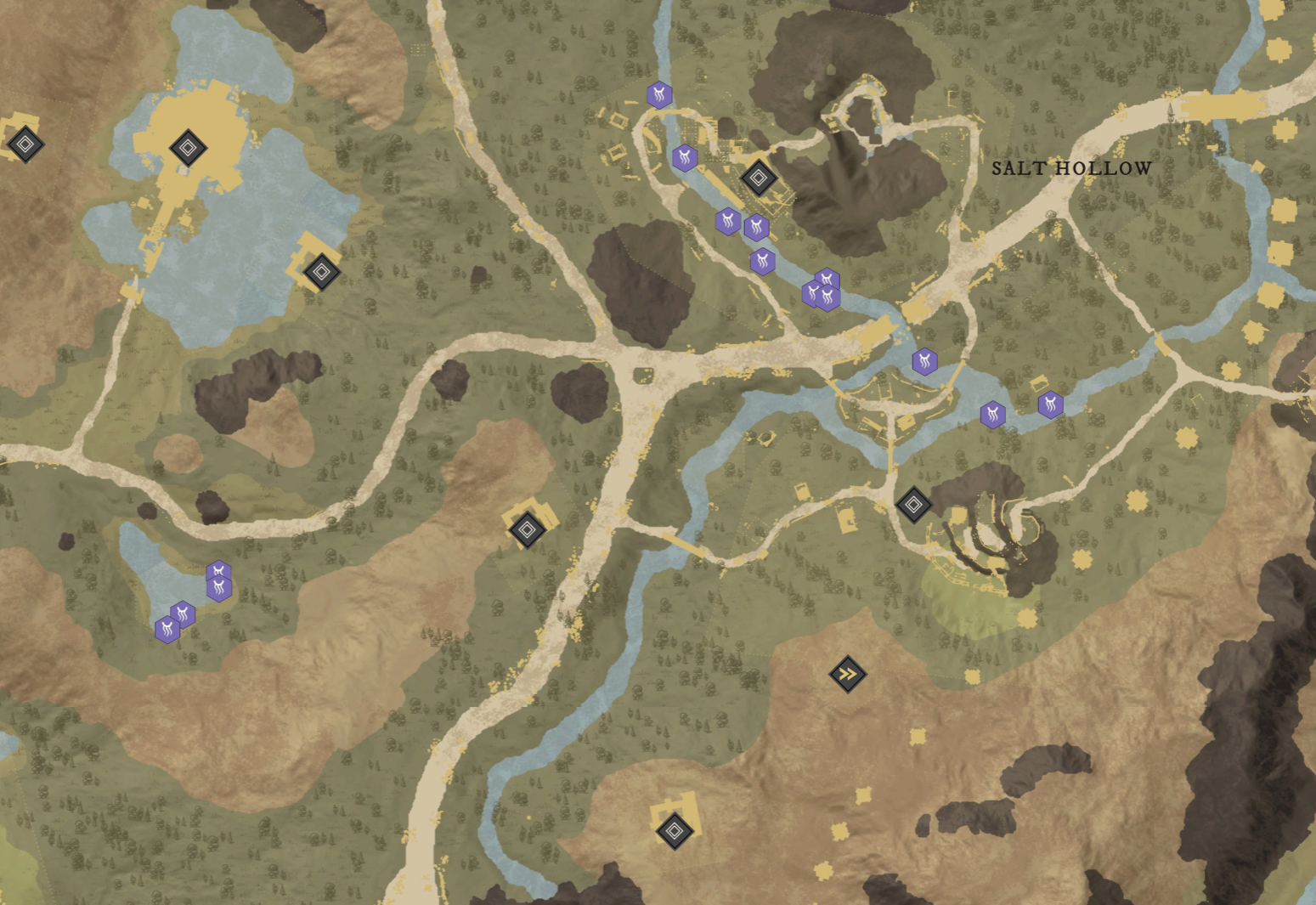Click the easternmost purple hex marker pair
1316x905 pixels.
[1051, 406]
